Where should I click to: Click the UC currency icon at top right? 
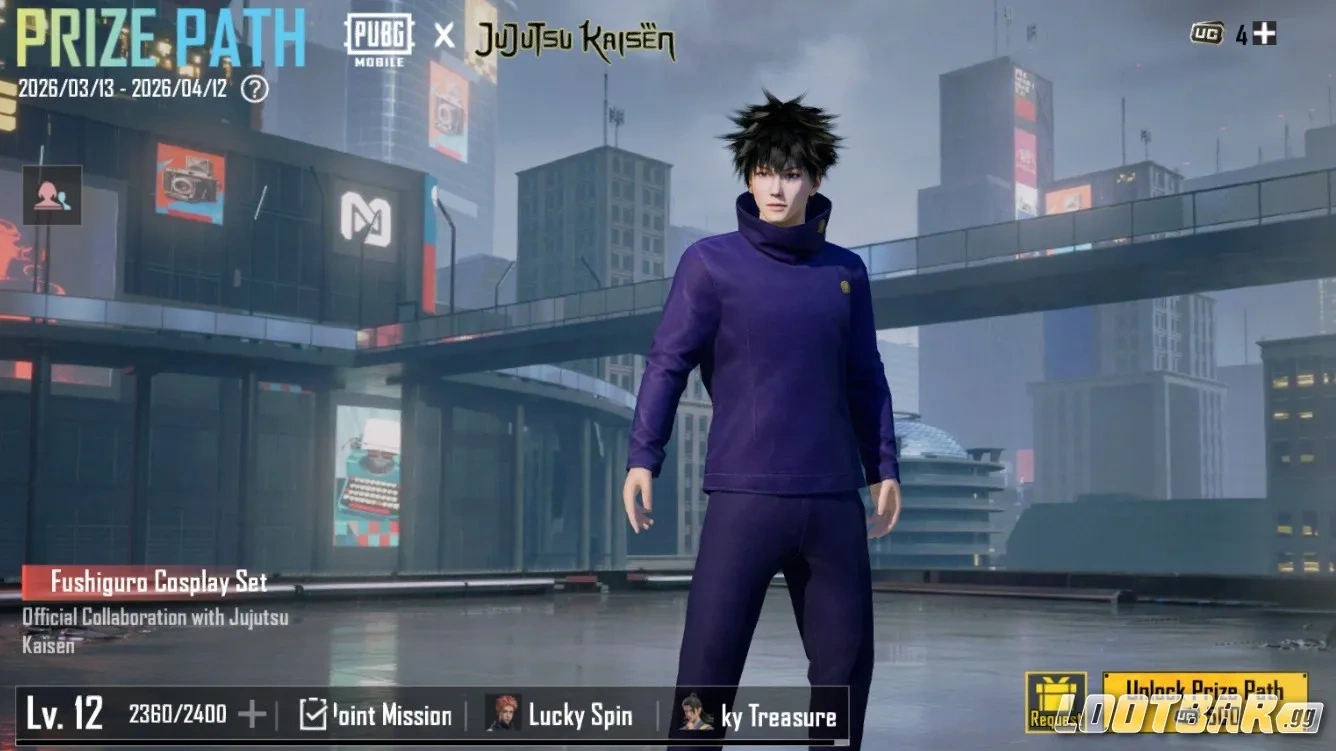click(1208, 32)
